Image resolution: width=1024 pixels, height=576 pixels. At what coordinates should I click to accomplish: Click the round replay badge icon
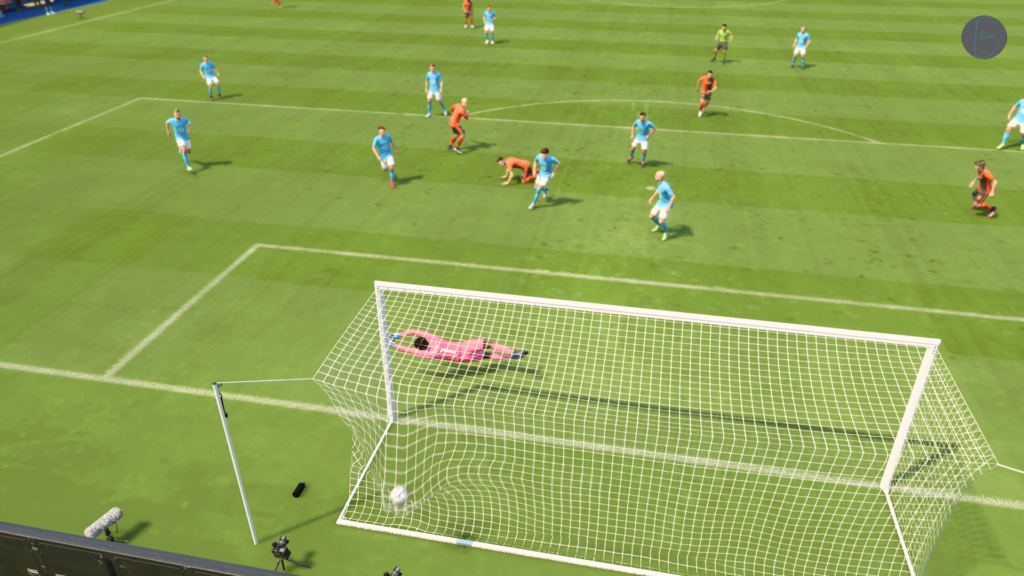983,37
